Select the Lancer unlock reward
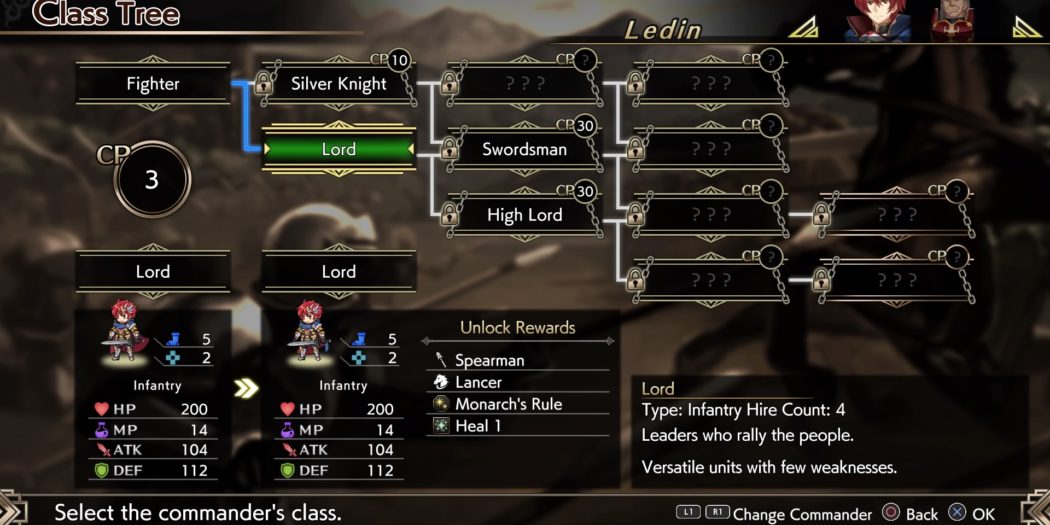Image resolution: width=1050 pixels, height=525 pixels. click(x=478, y=382)
